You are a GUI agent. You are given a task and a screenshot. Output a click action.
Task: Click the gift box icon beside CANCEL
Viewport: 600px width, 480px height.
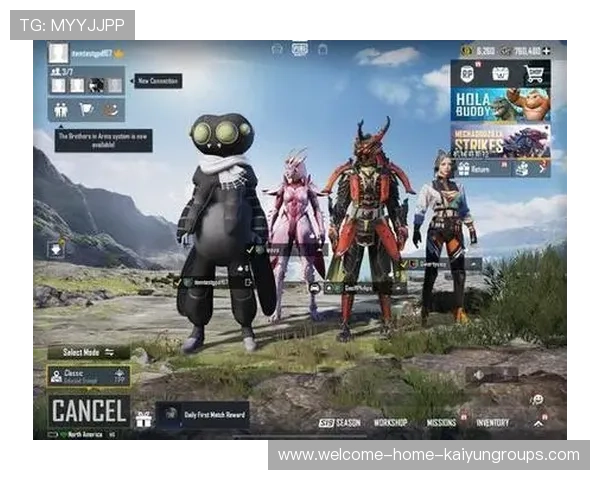143,417
